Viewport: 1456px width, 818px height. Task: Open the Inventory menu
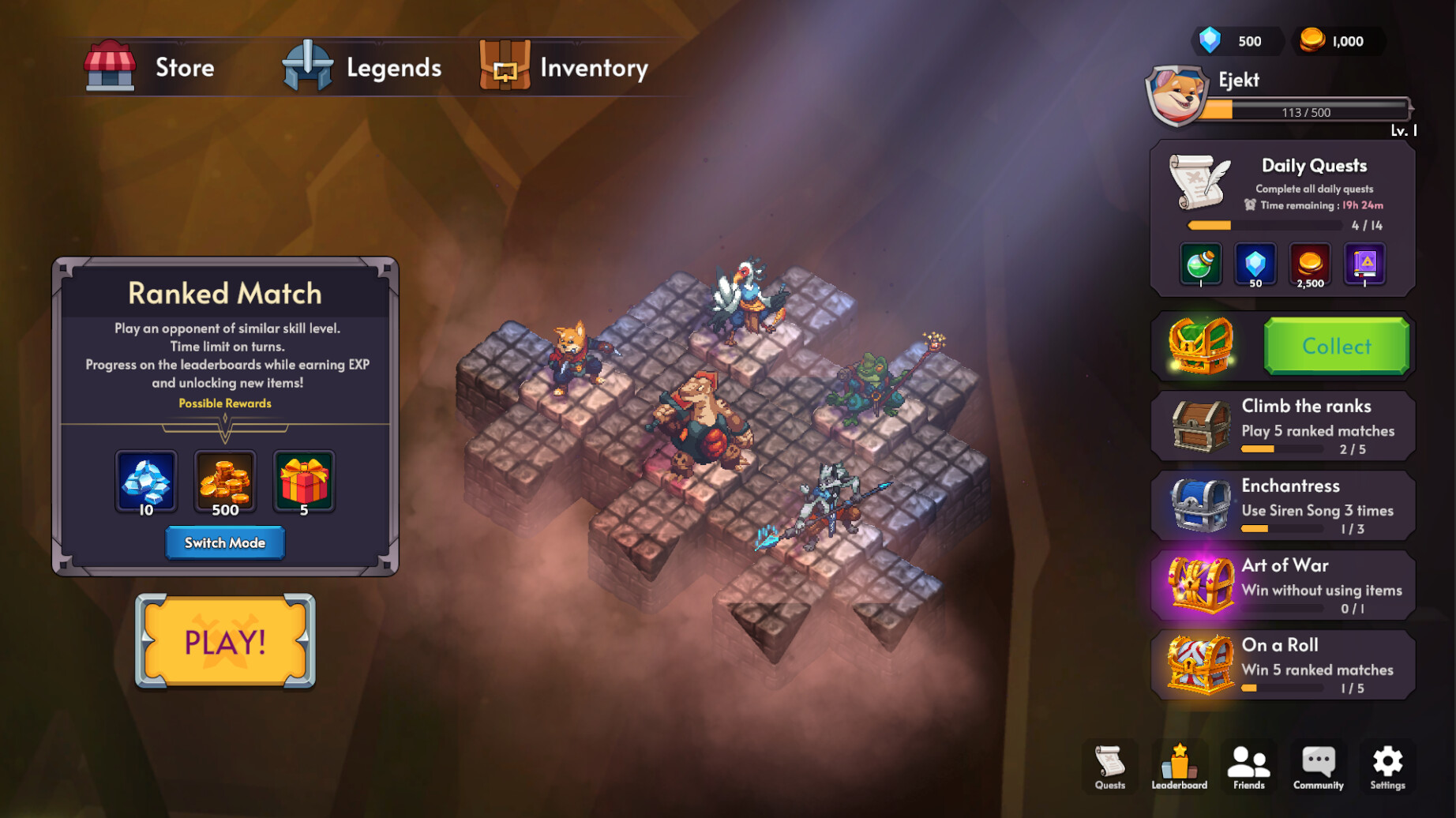coord(565,67)
